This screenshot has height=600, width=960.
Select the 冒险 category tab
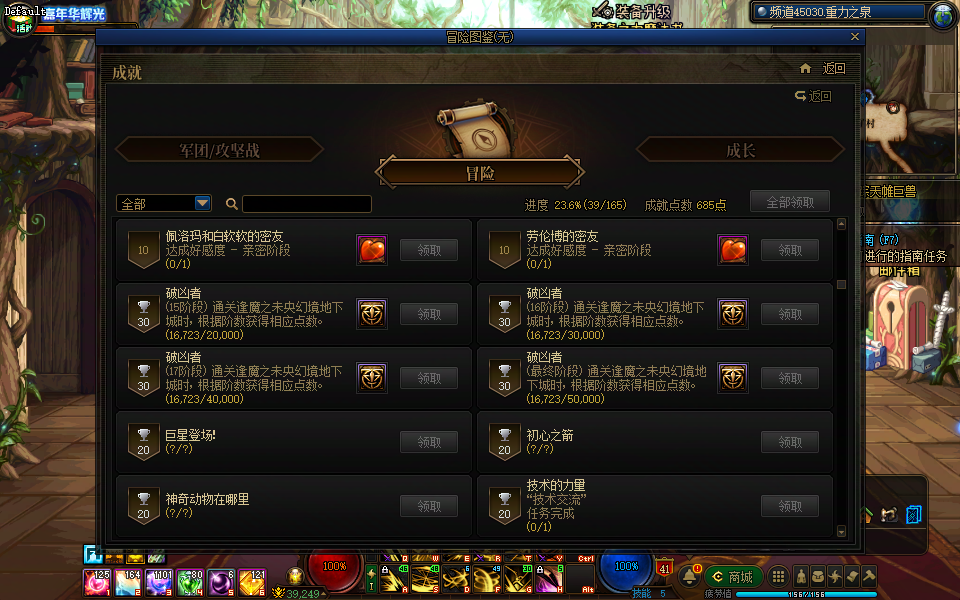[x=479, y=173]
